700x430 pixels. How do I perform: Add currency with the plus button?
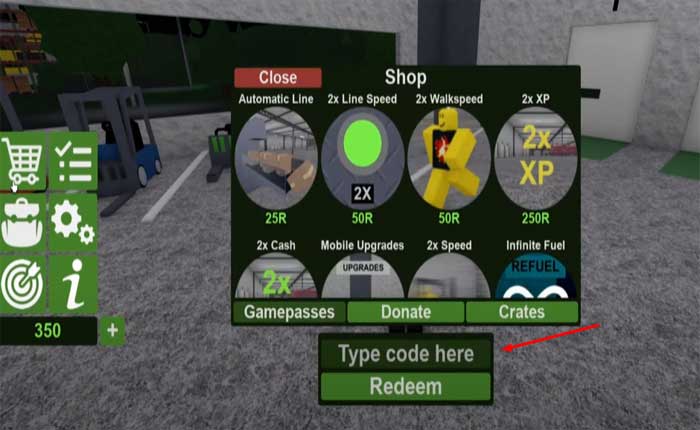point(112,330)
